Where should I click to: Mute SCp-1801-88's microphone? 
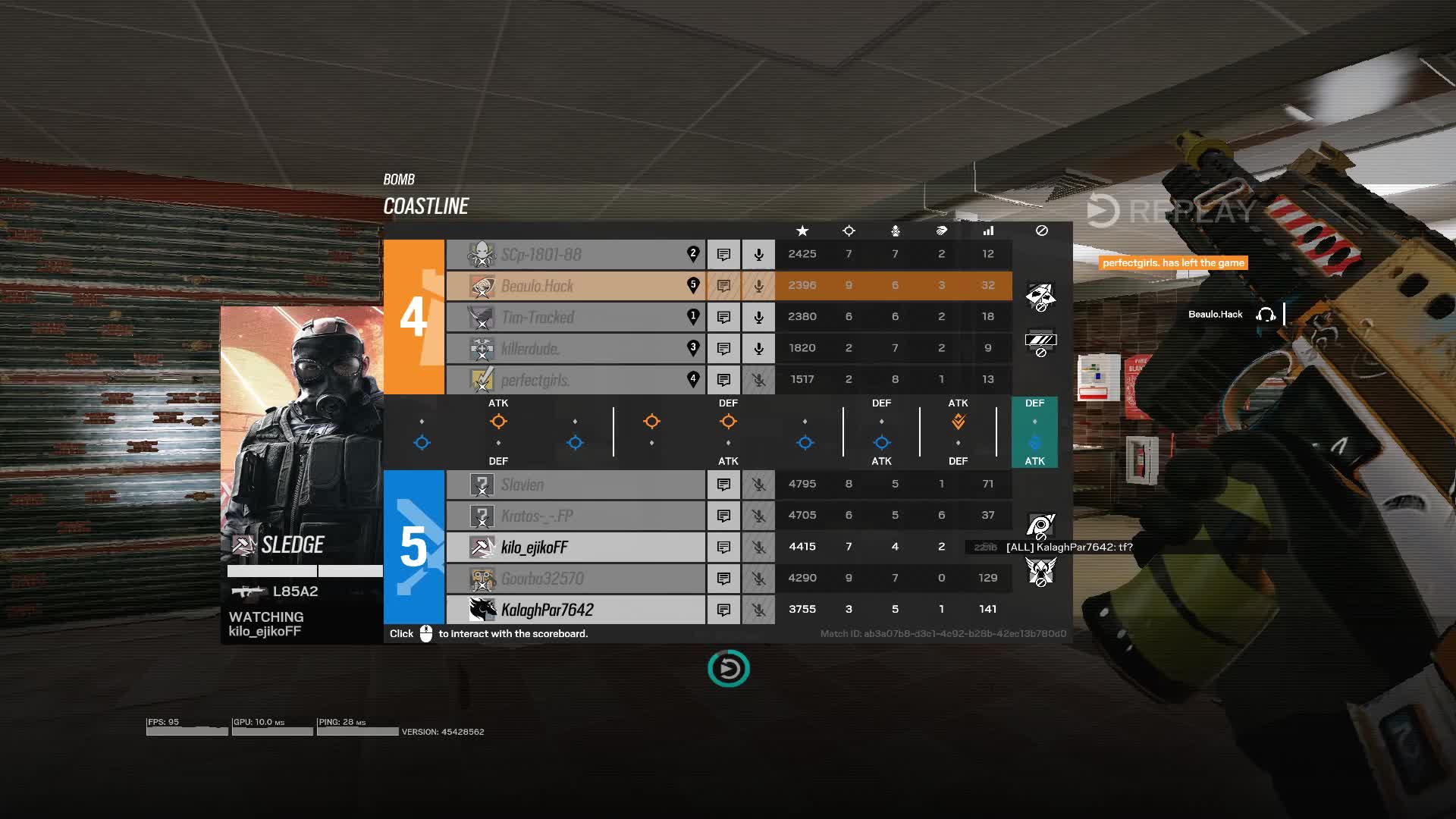point(758,254)
